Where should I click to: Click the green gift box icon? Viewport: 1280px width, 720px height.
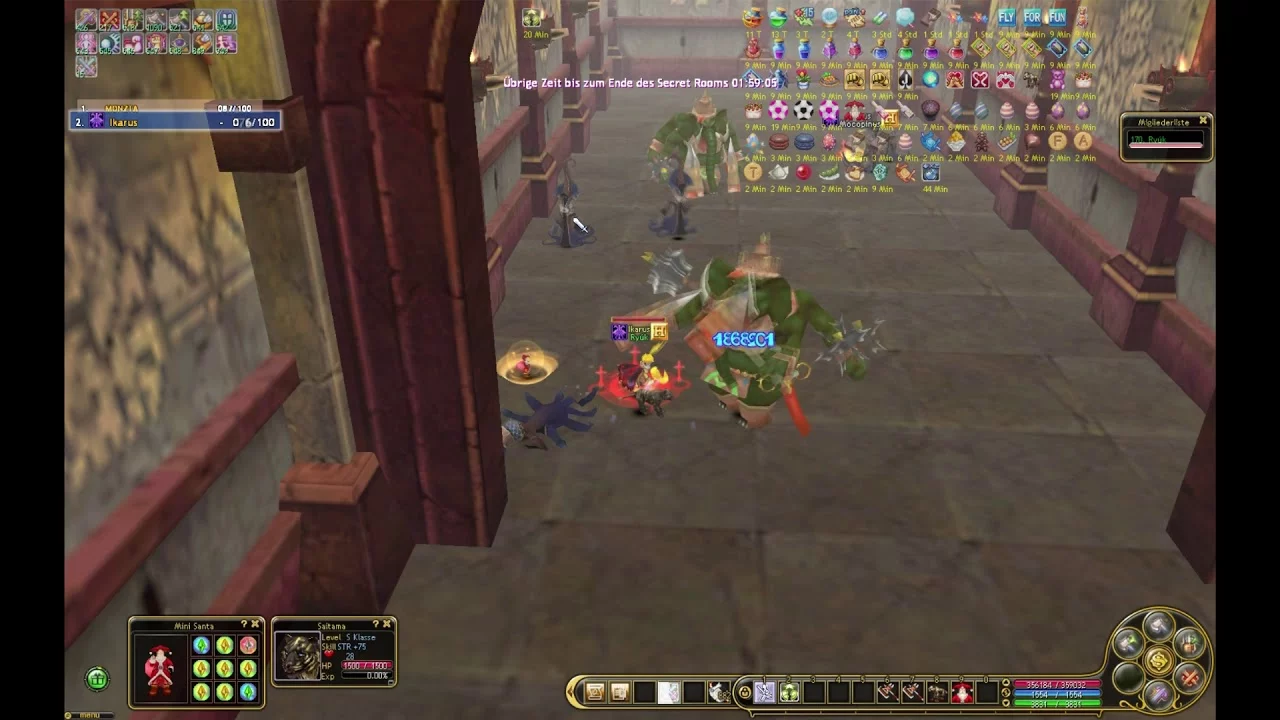[x=97, y=680]
